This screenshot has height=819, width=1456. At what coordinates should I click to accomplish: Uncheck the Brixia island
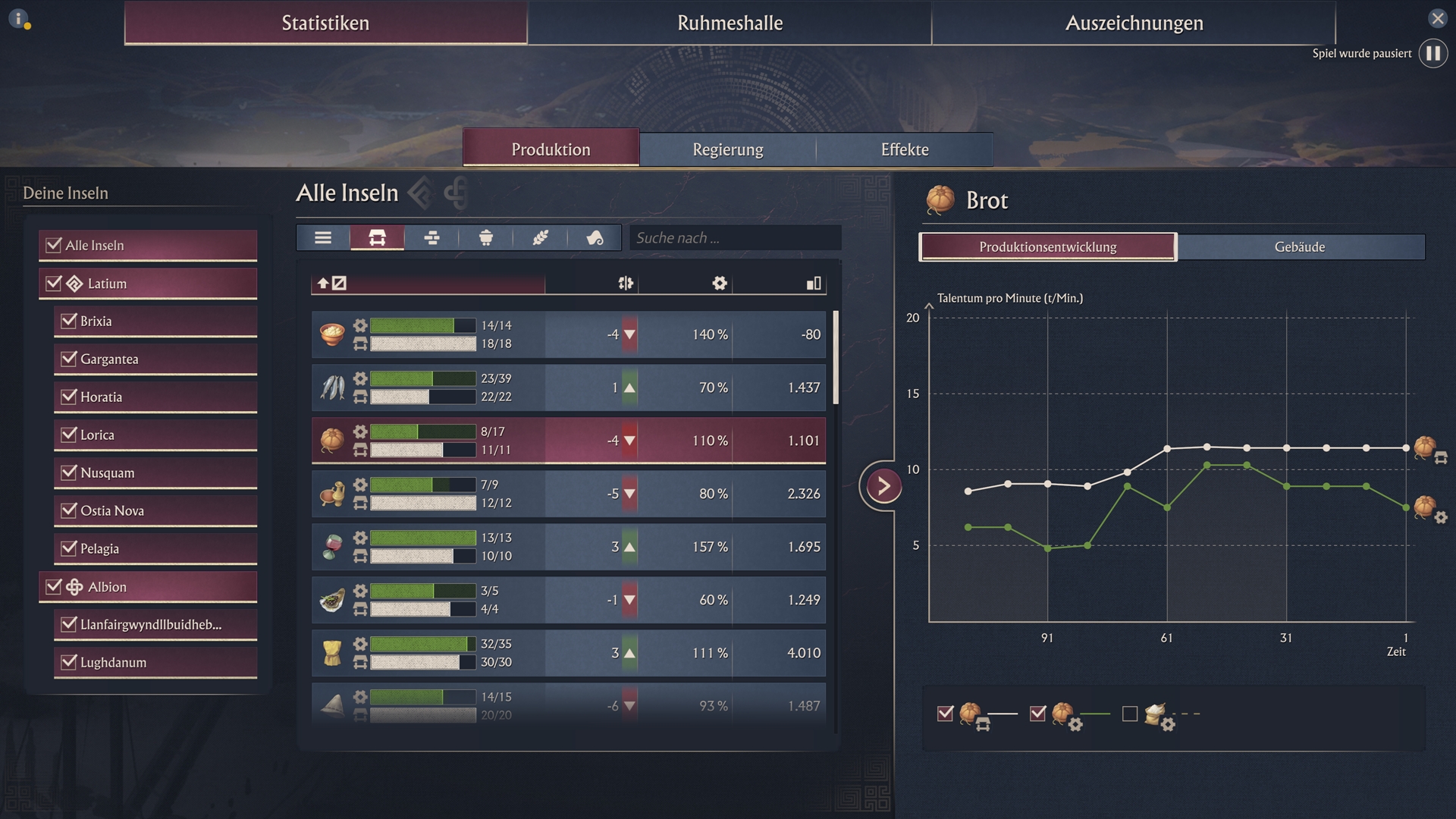click(x=69, y=321)
